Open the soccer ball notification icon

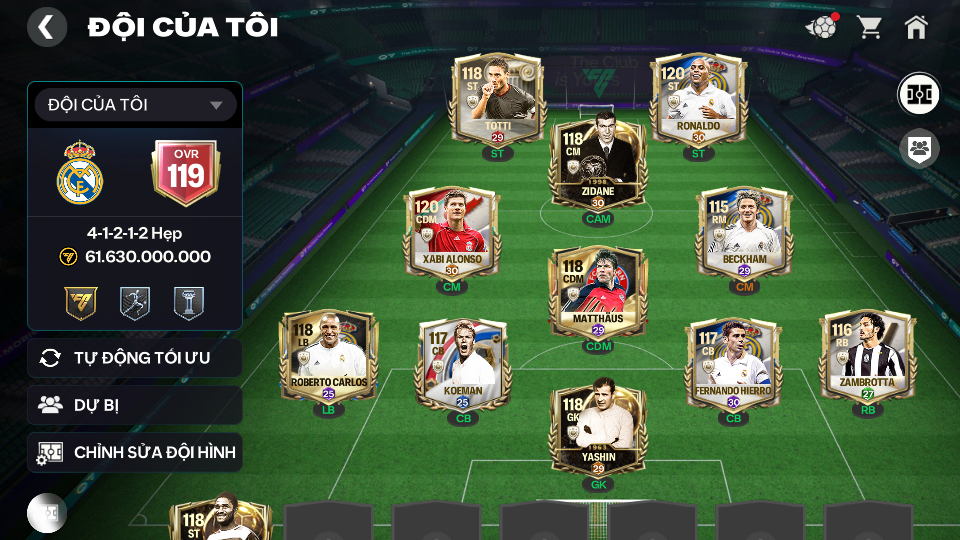(x=821, y=27)
